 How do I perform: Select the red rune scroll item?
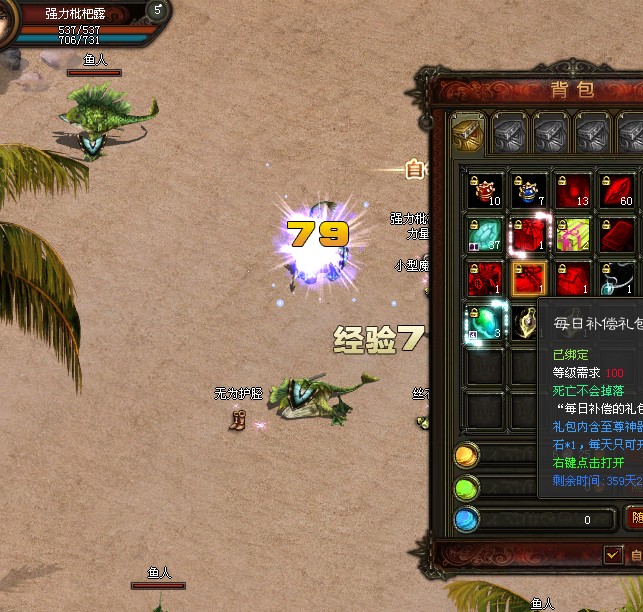487,278
